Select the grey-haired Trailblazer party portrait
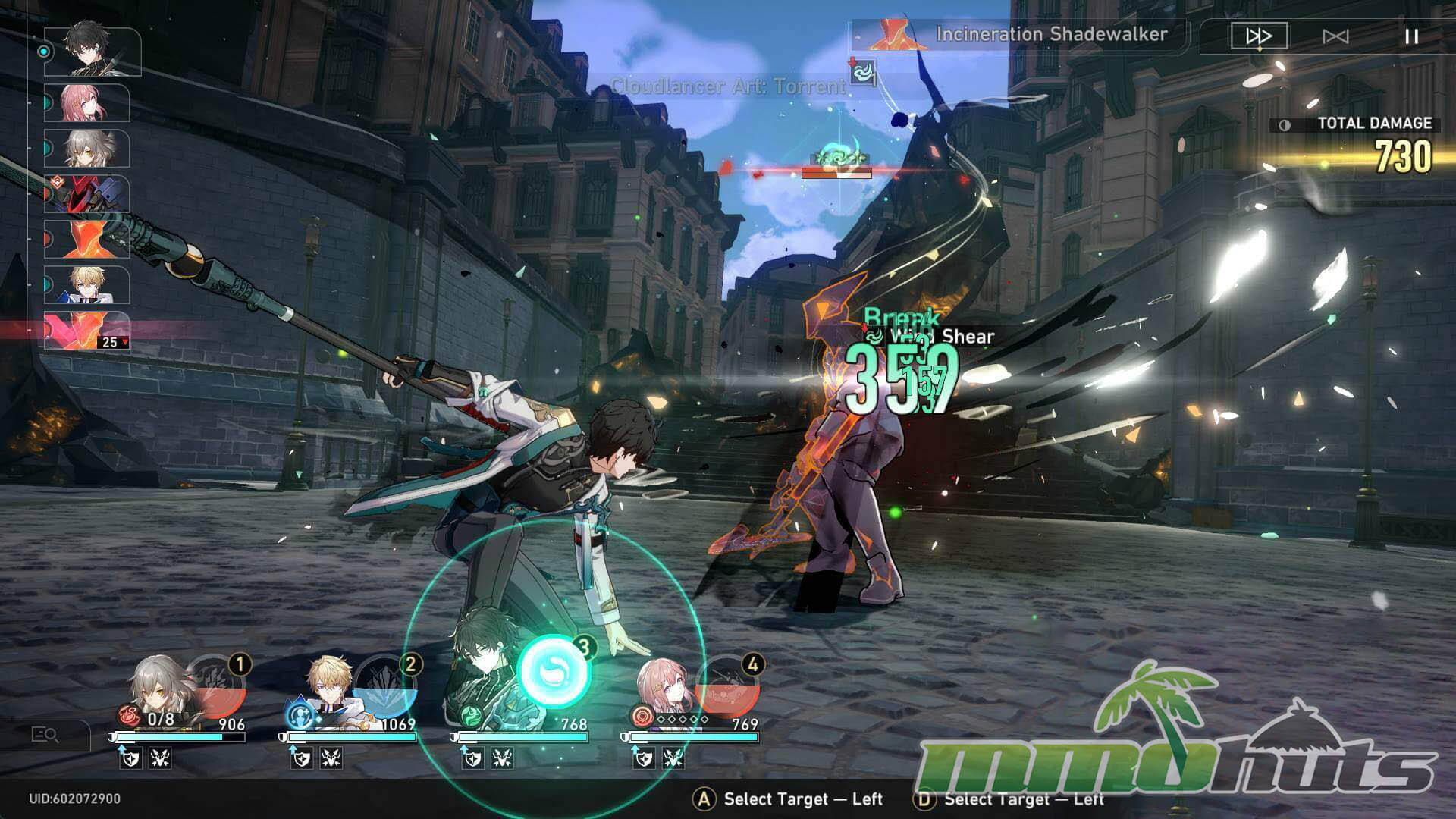The width and height of the screenshot is (1456, 819). tap(159, 686)
